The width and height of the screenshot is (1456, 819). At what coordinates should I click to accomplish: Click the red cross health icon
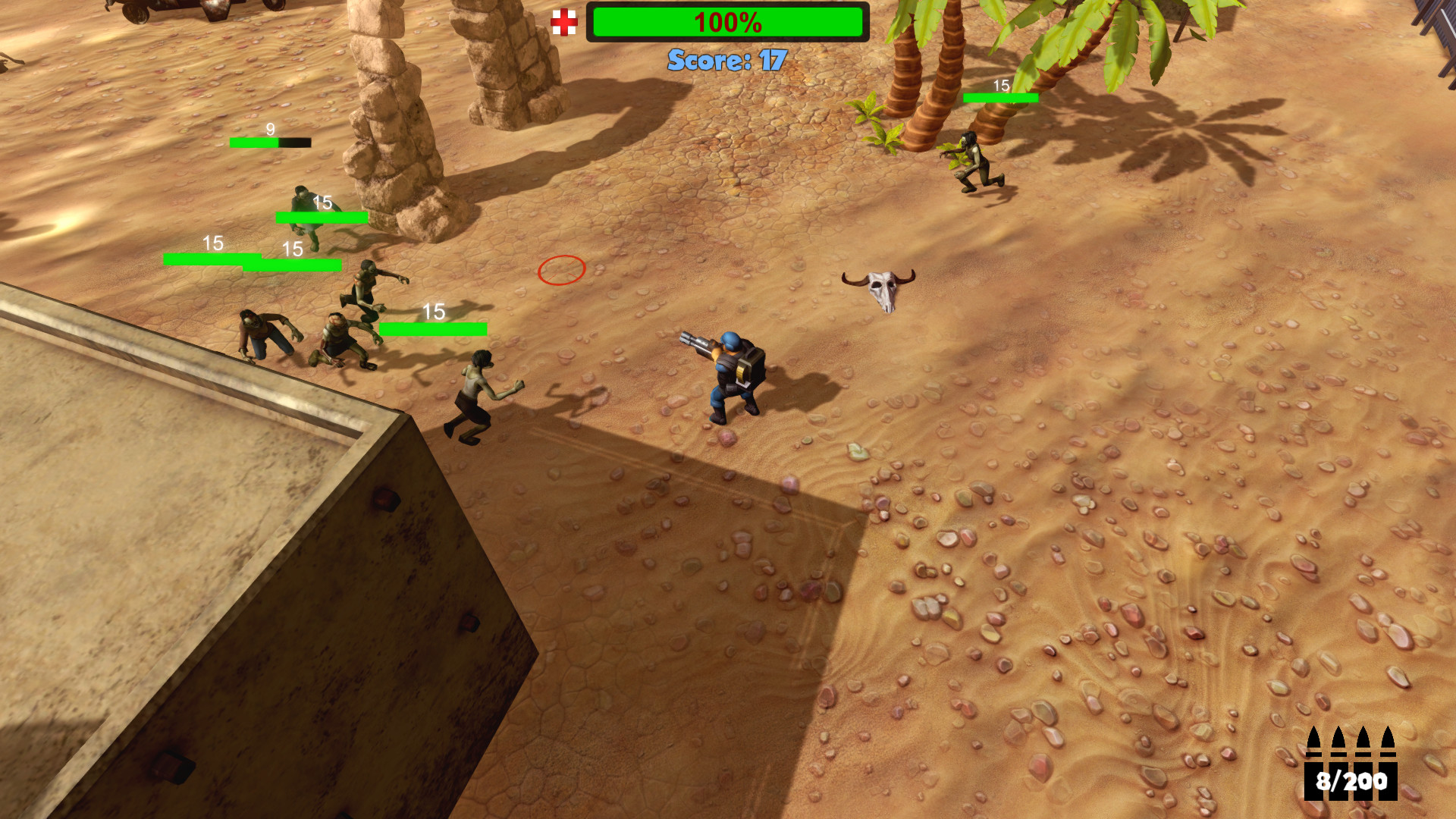tap(565, 24)
